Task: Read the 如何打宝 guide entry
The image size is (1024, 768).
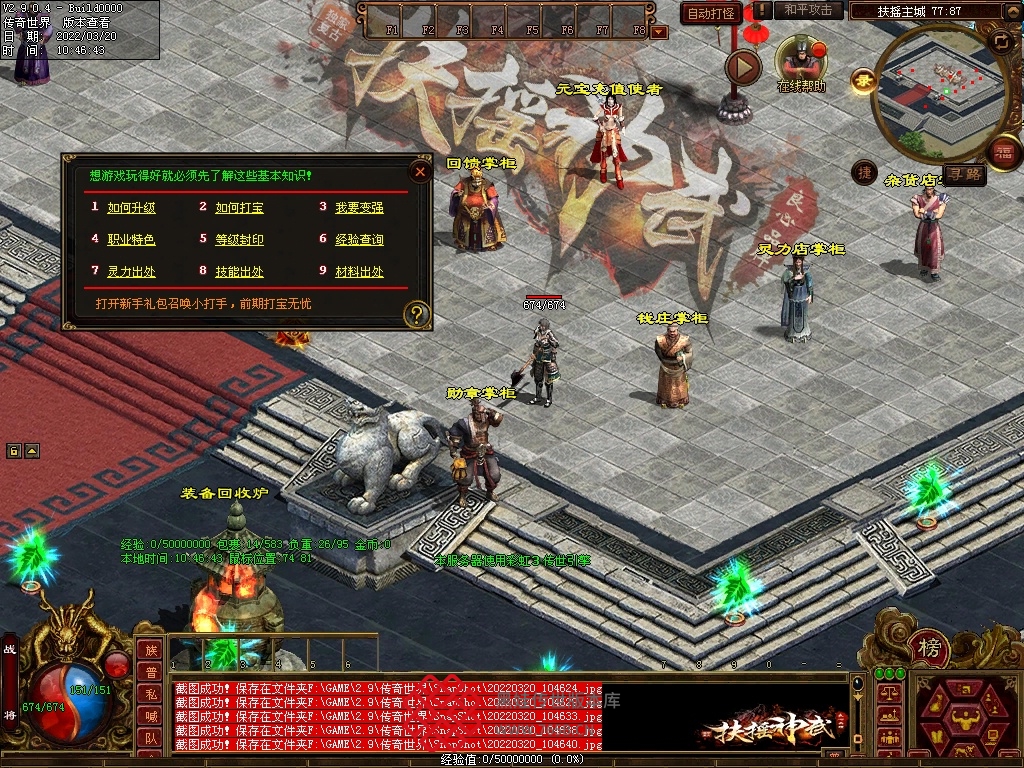Action: click(x=239, y=208)
